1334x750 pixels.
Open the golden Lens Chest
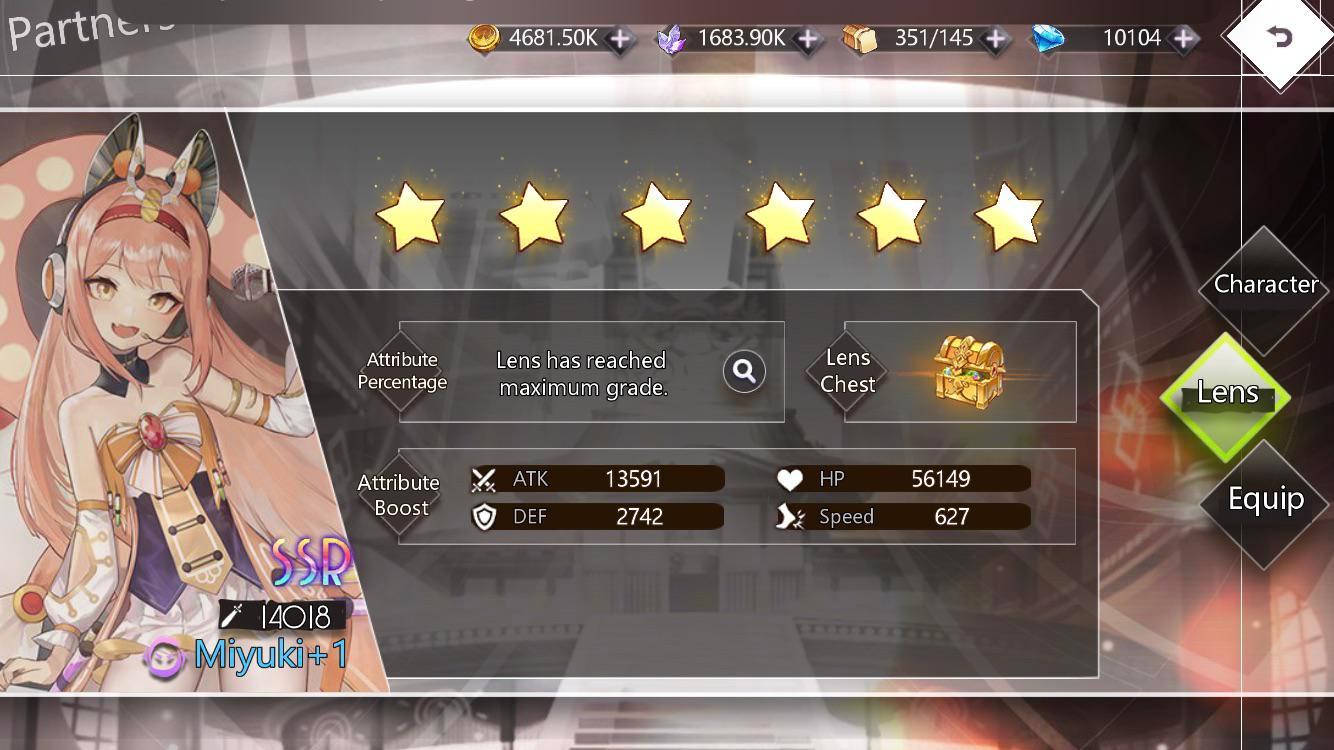click(x=968, y=370)
